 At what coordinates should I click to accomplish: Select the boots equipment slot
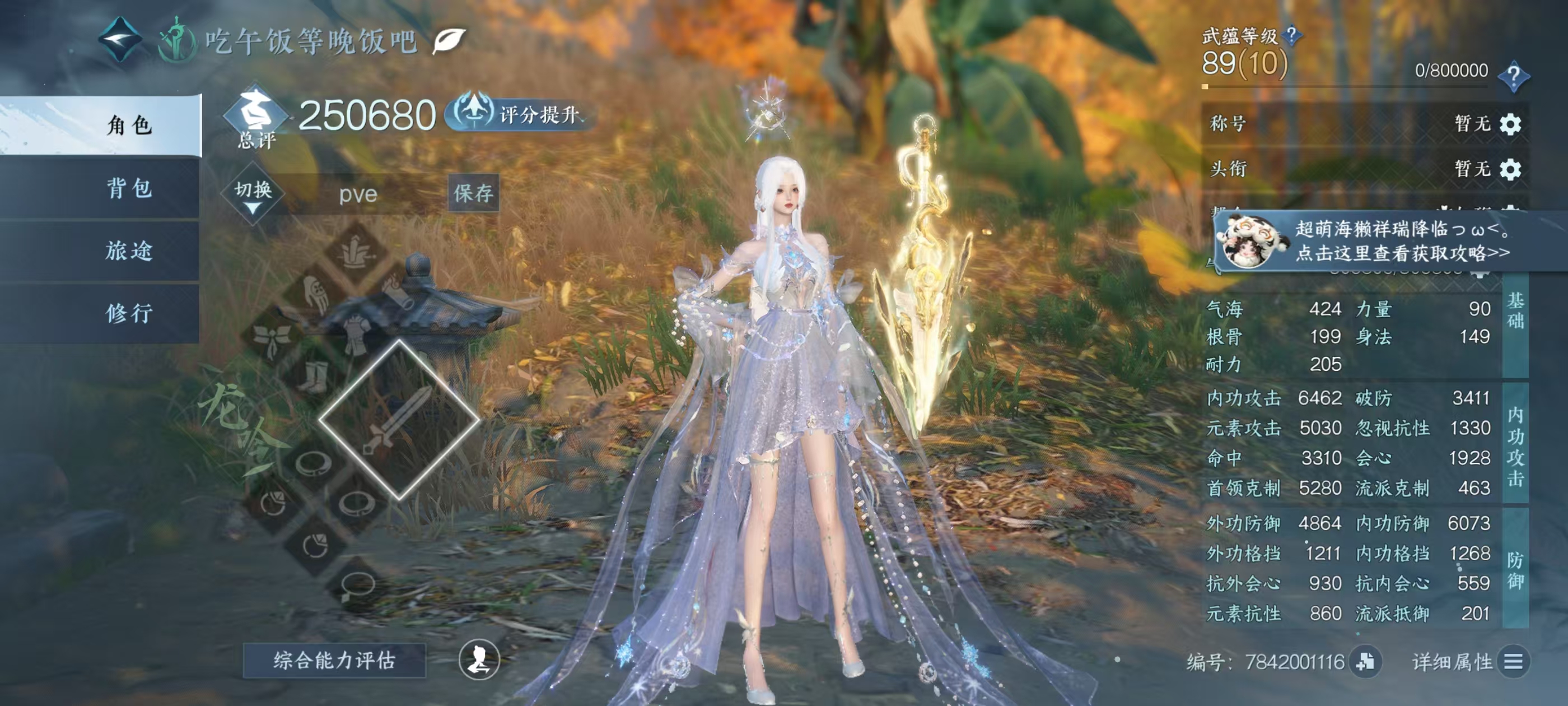(x=314, y=376)
